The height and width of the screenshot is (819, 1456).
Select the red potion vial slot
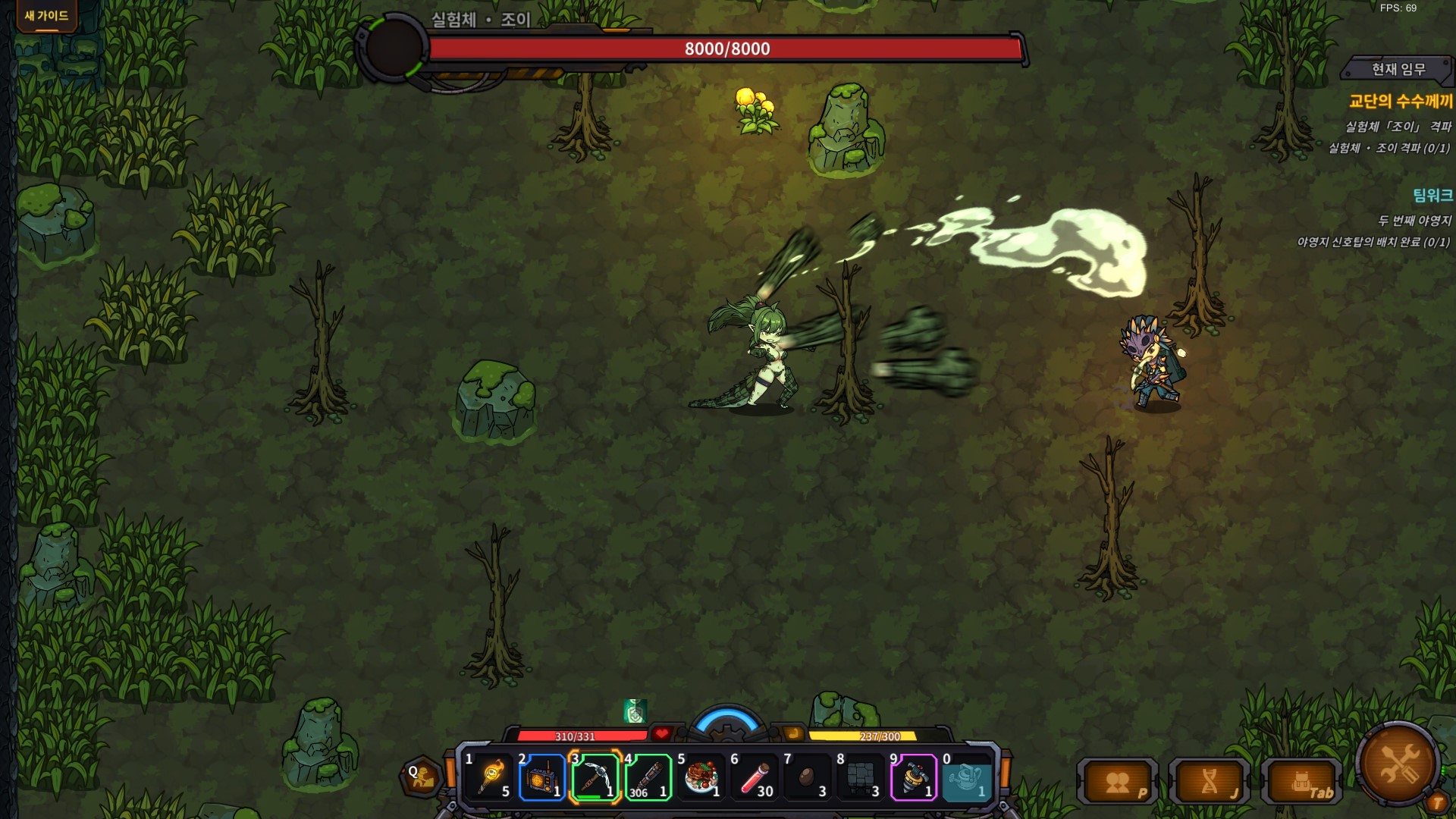(755, 777)
